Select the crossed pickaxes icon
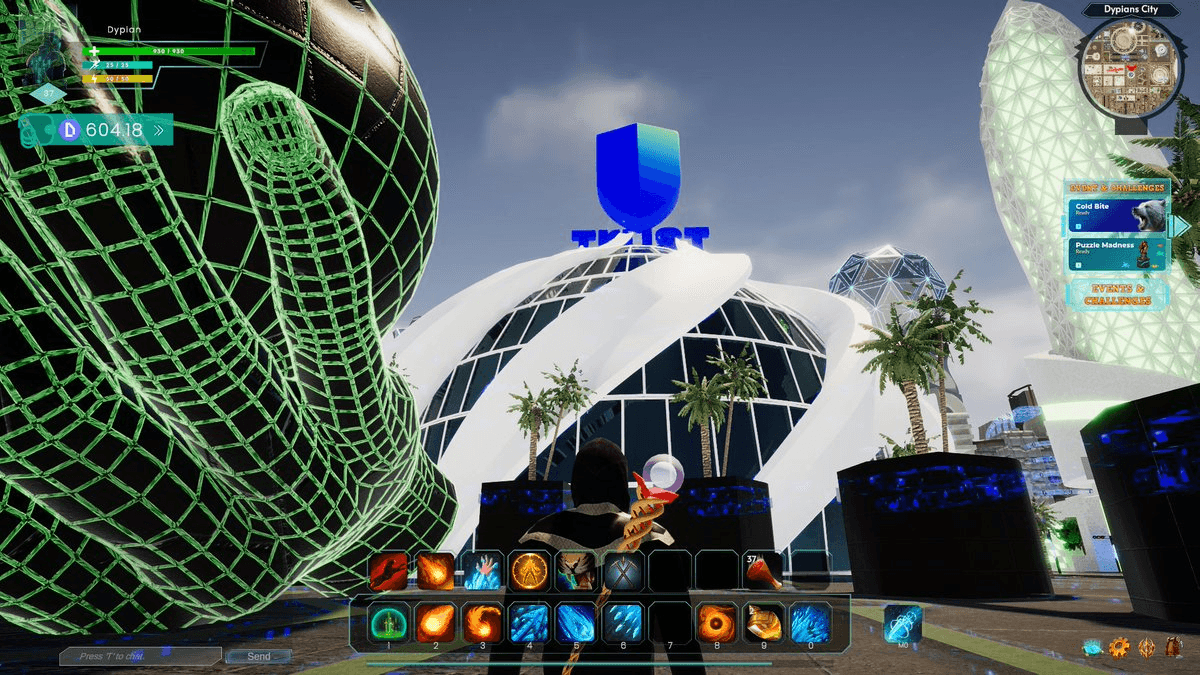The width and height of the screenshot is (1200, 675). pos(622,571)
